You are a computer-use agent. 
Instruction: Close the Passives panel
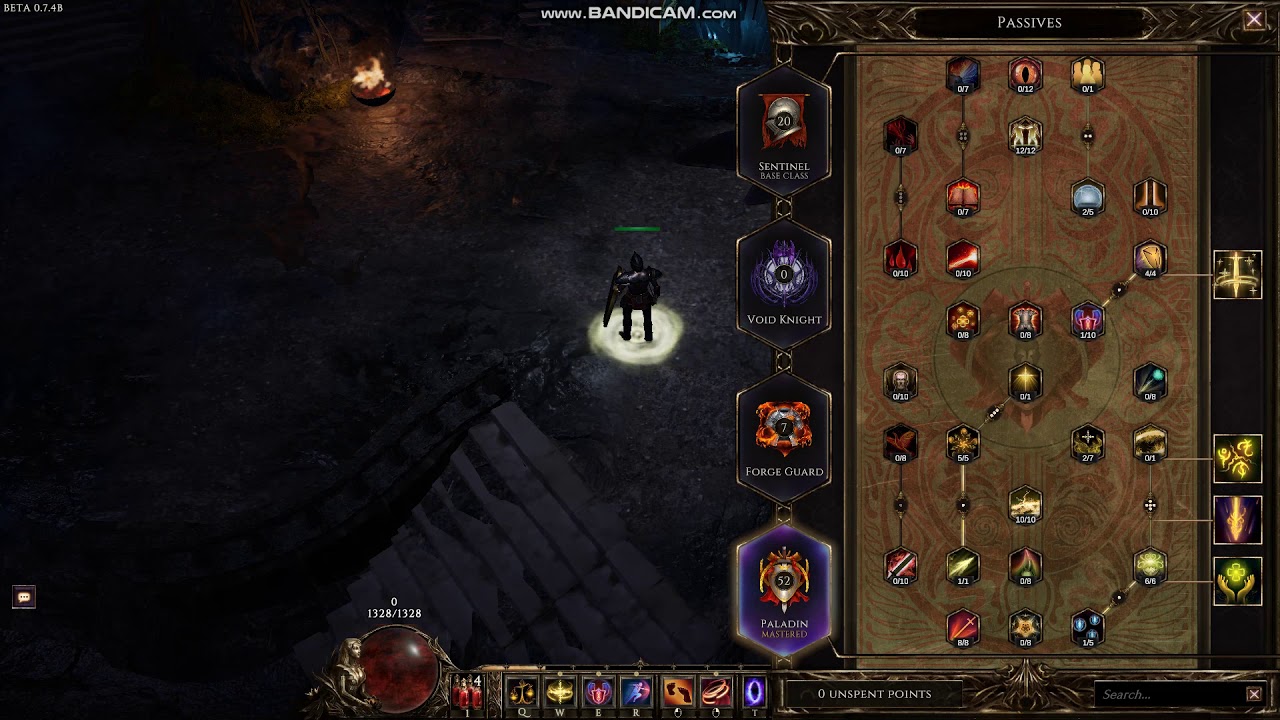[x=1253, y=20]
